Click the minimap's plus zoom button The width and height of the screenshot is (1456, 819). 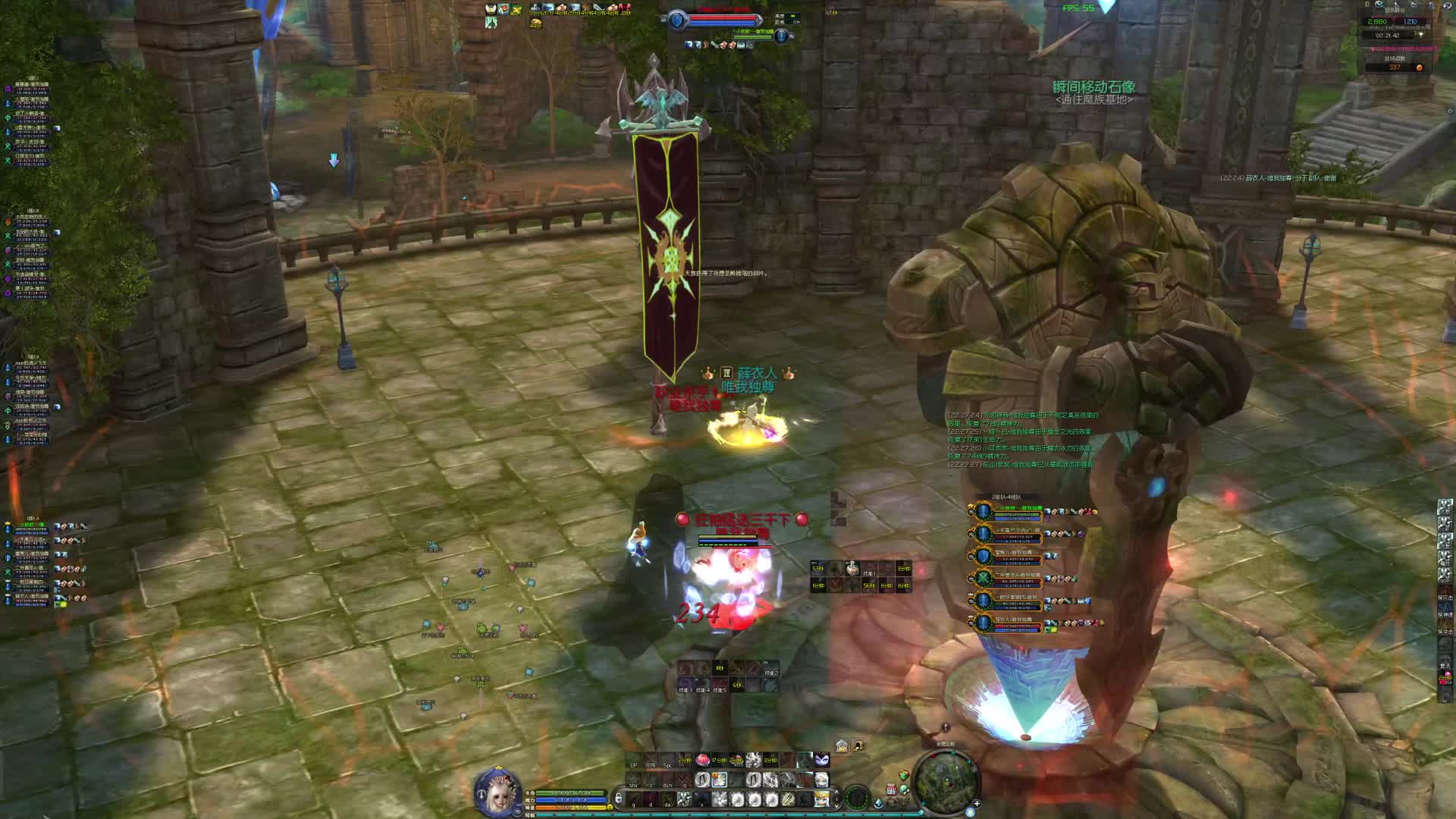coord(977,803)
